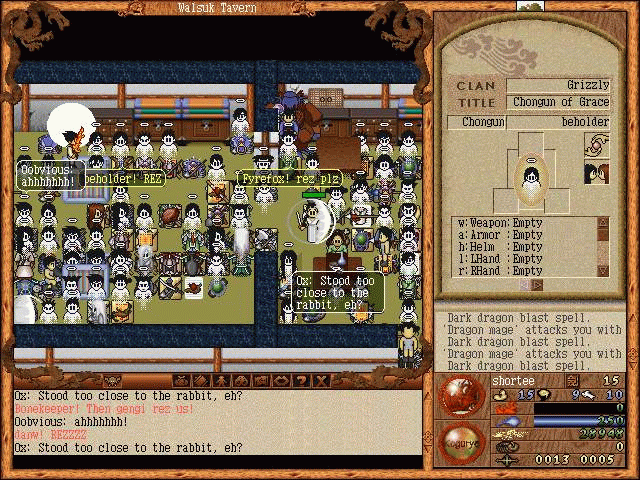The height and width of the screenshot is (480, 640).
Task: Click the equipment list down arrow
Action: point(602,270)
